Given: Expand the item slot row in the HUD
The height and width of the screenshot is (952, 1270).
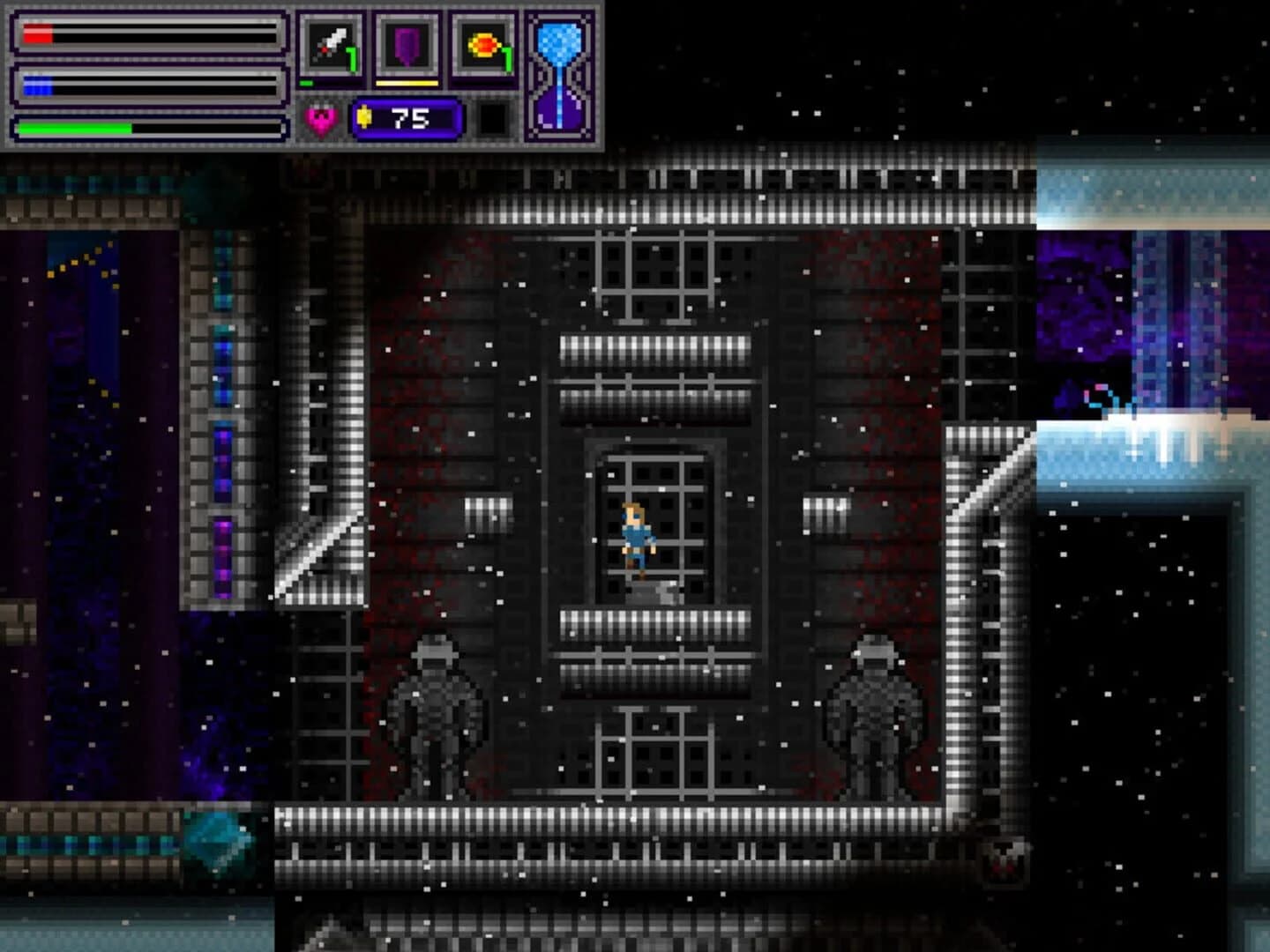Looking at the screenshot, I should pos(406,42).
